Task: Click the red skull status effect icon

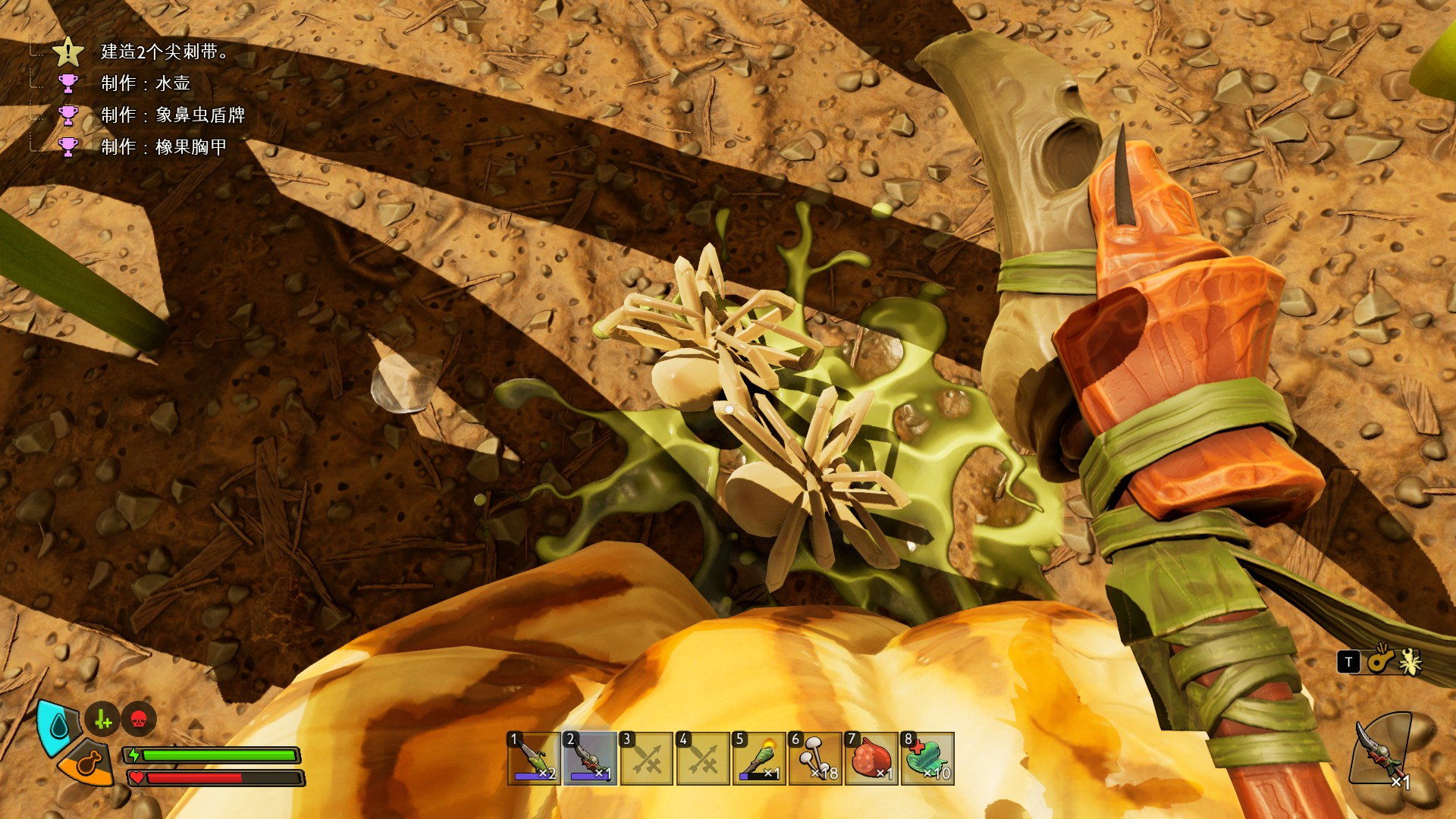Action: tap(138, 720)
